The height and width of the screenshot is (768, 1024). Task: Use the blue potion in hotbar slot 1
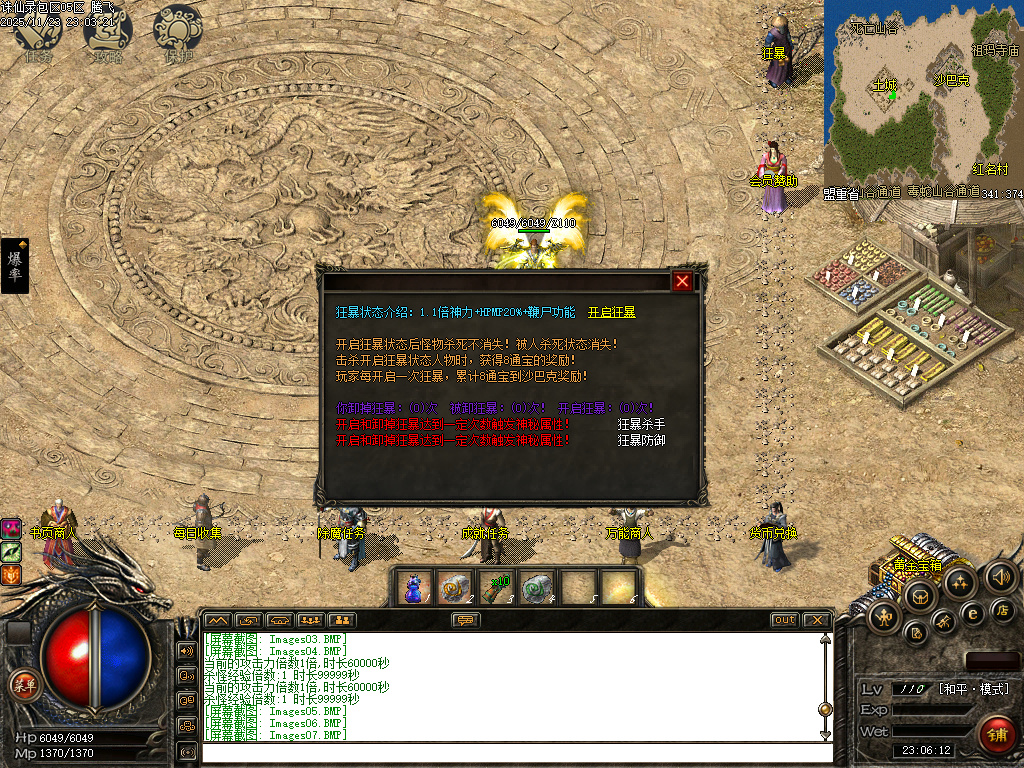tap(414, 587)
